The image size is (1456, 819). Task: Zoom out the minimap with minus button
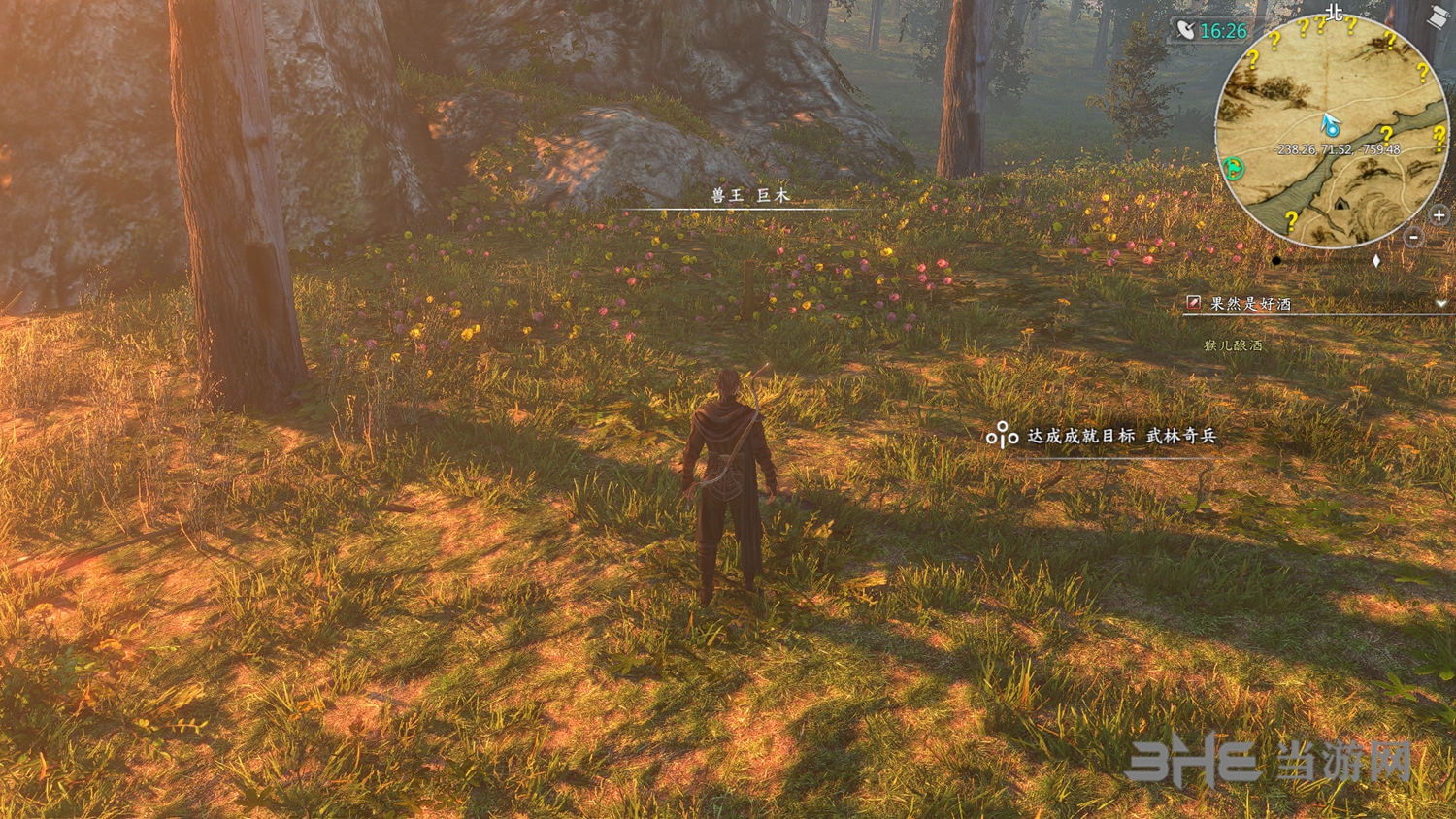pos(1414,237)
